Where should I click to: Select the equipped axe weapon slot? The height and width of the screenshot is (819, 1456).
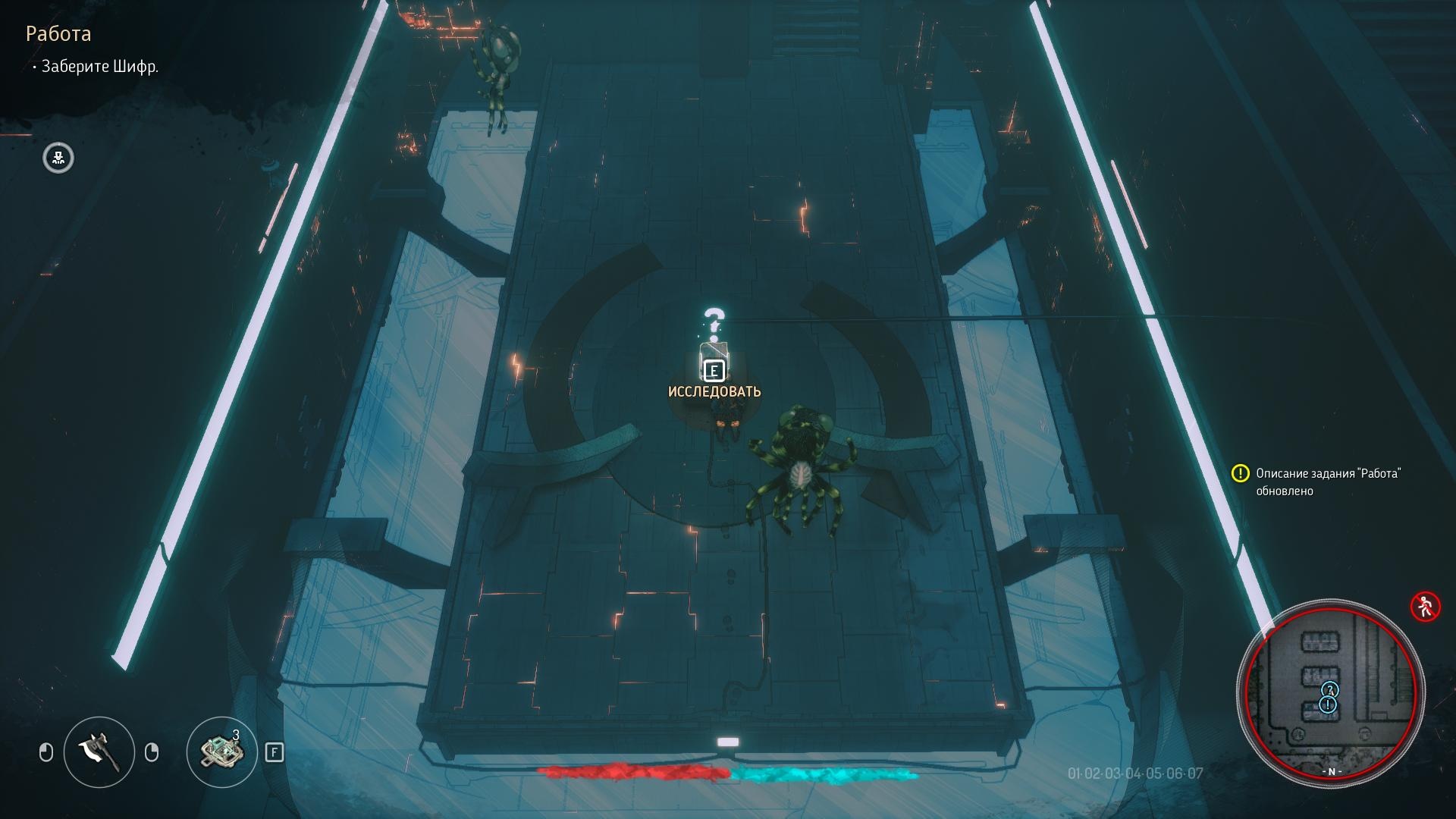(99, 752)
